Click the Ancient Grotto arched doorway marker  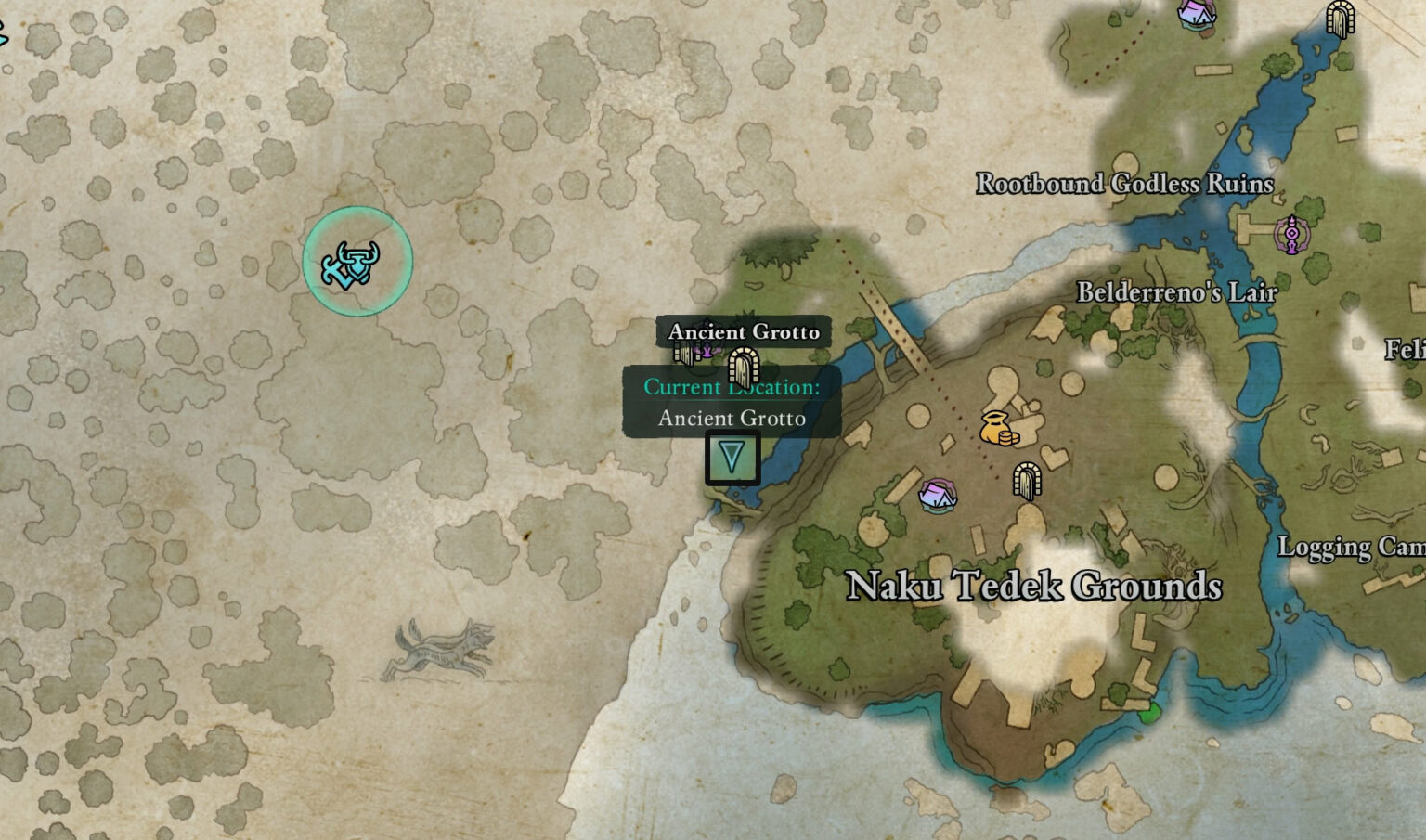click(x=743, y=368)
